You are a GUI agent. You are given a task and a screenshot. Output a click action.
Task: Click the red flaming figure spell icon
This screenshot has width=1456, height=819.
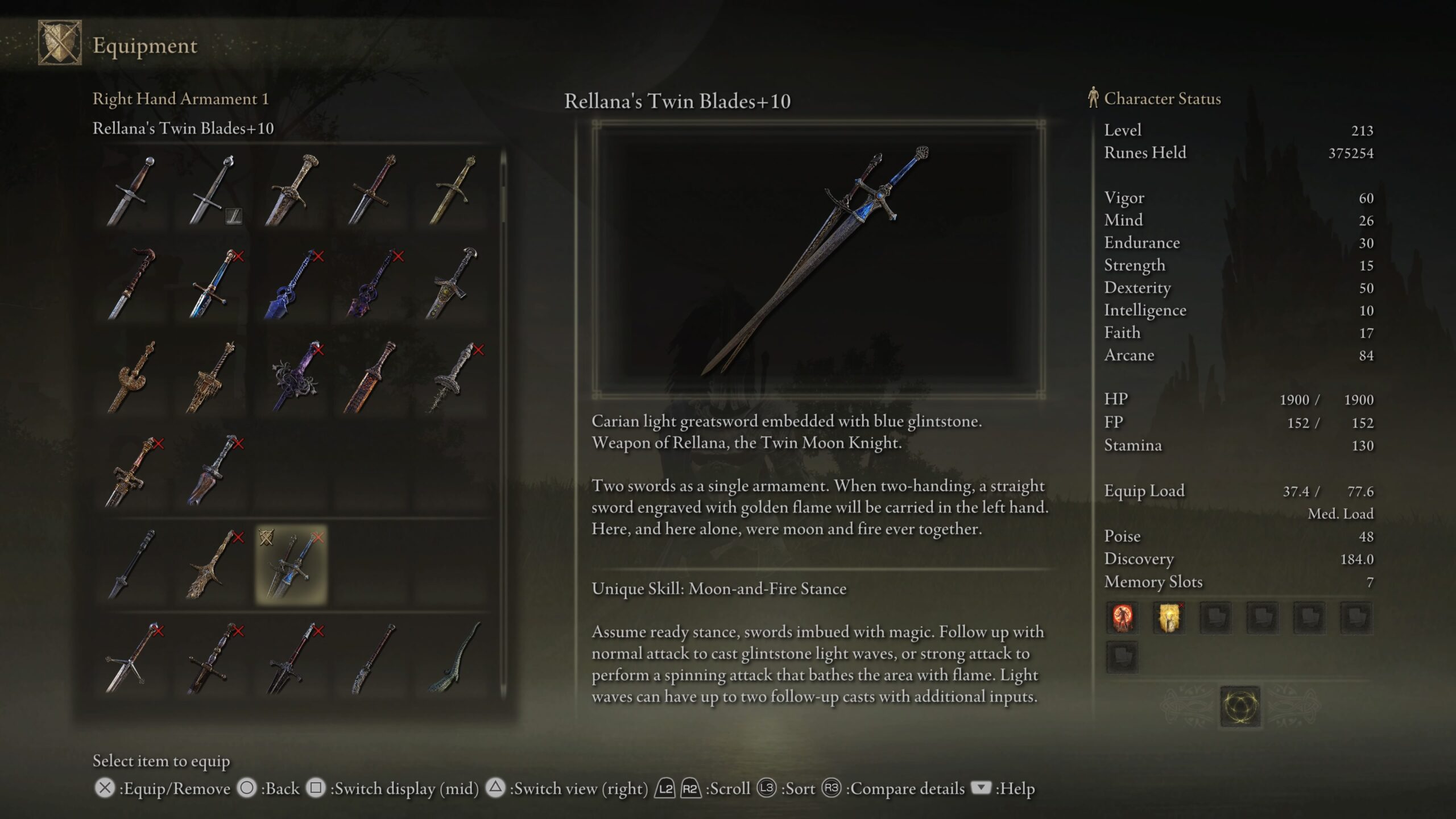tap(1122, 617)
